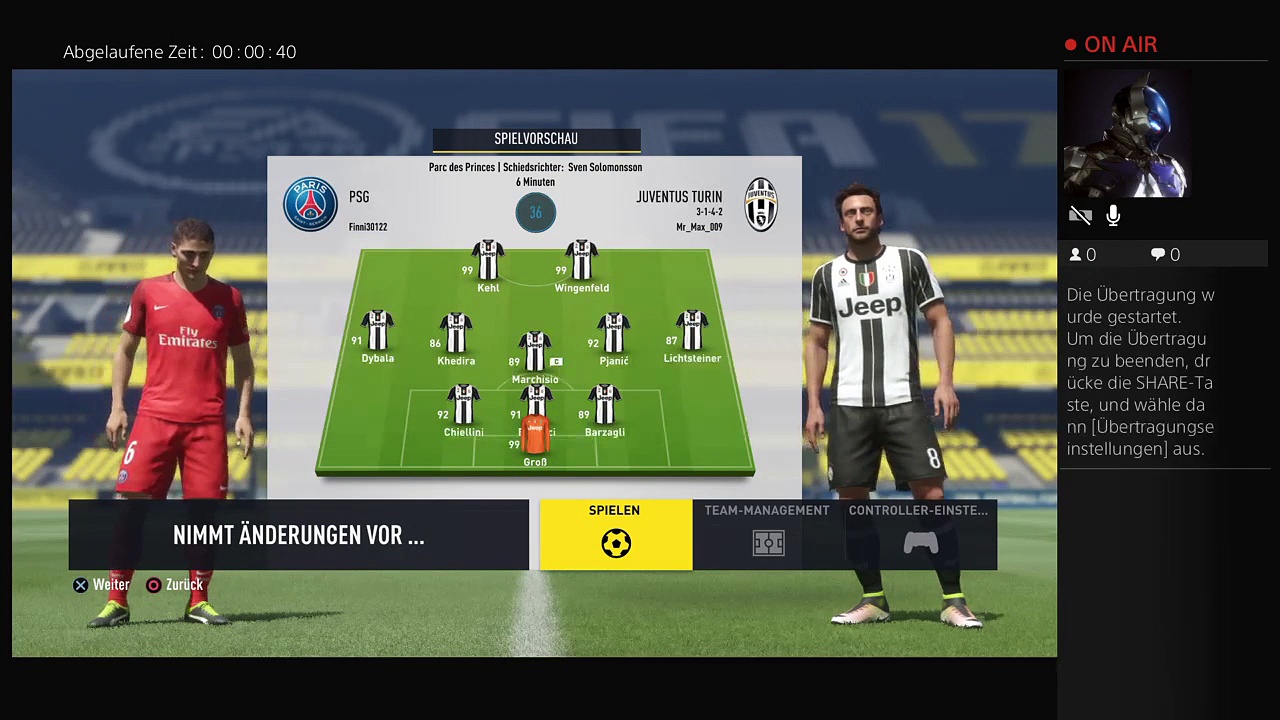Pick Khedira in the lineup
Screen dimensions: 1280x720
(x=456, y=334)
